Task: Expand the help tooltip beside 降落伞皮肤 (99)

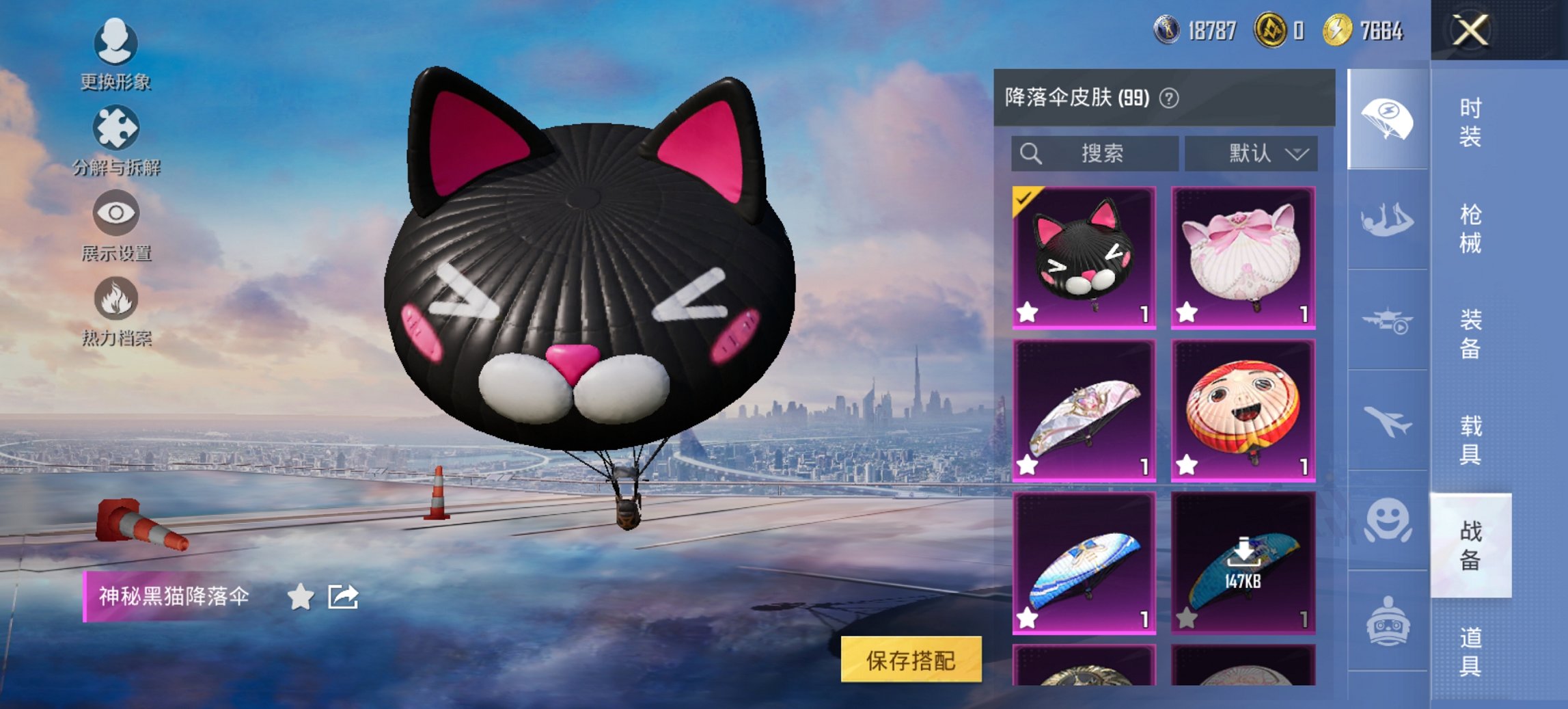Action: pyautogui.click(x=1168, y=98)
